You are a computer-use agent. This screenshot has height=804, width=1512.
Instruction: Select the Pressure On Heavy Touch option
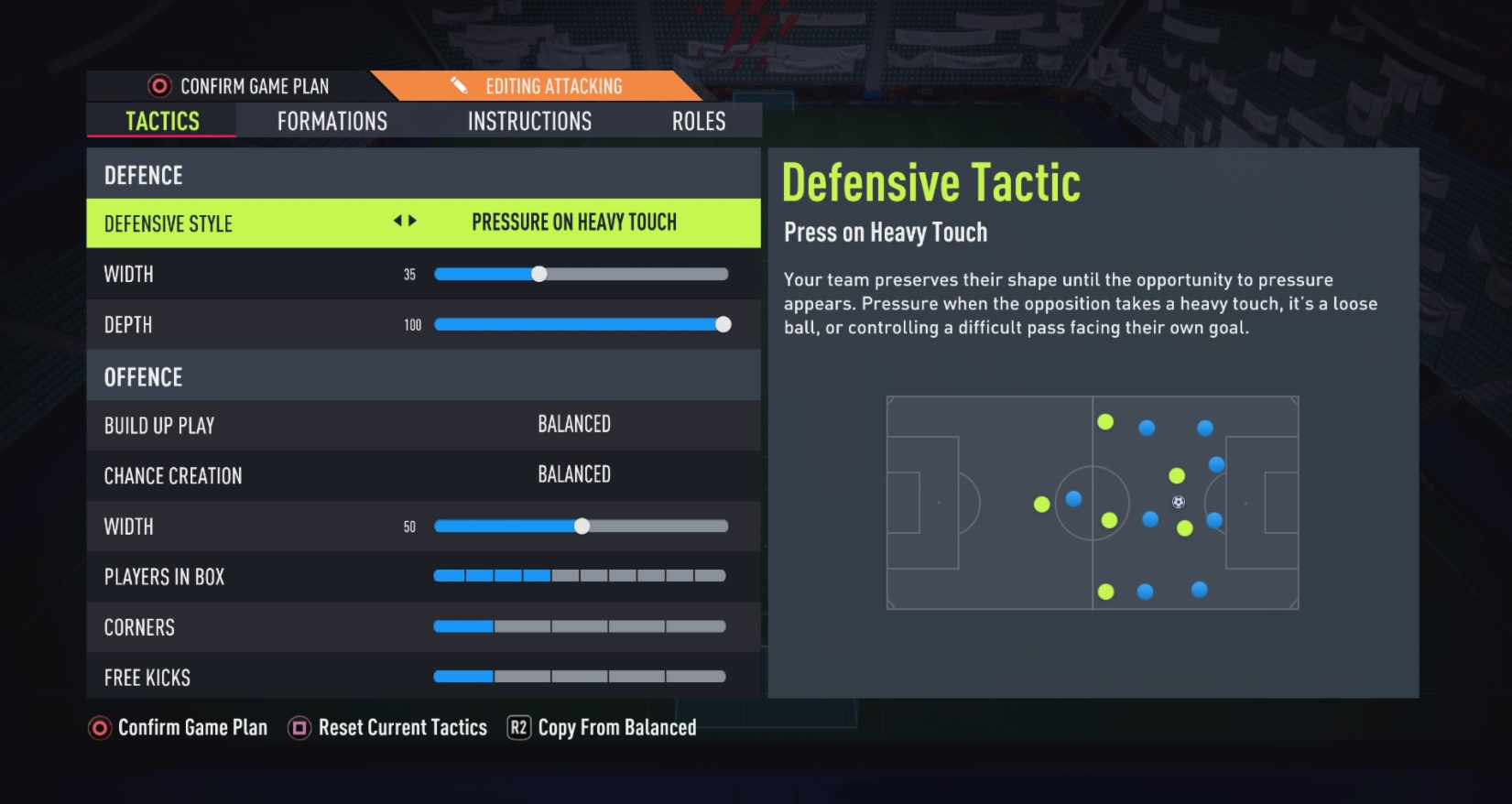click(x=573, y=222)
